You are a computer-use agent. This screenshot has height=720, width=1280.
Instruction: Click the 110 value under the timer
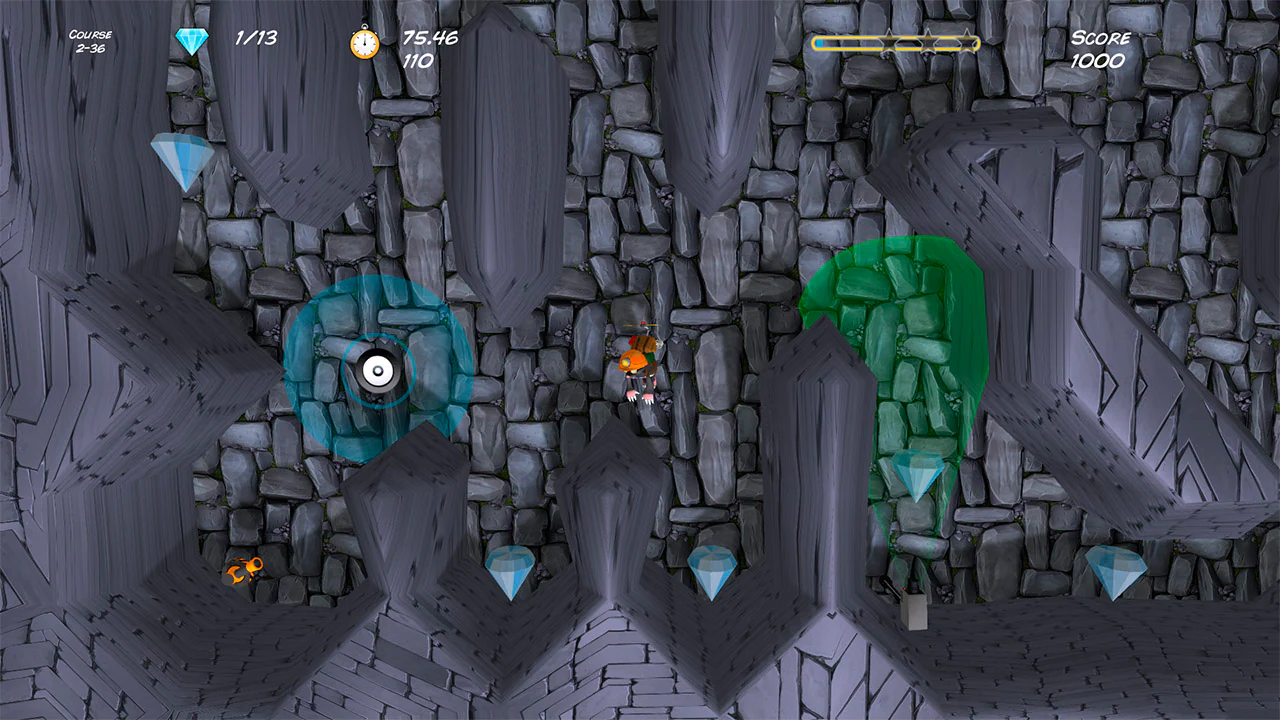point(421,60)
